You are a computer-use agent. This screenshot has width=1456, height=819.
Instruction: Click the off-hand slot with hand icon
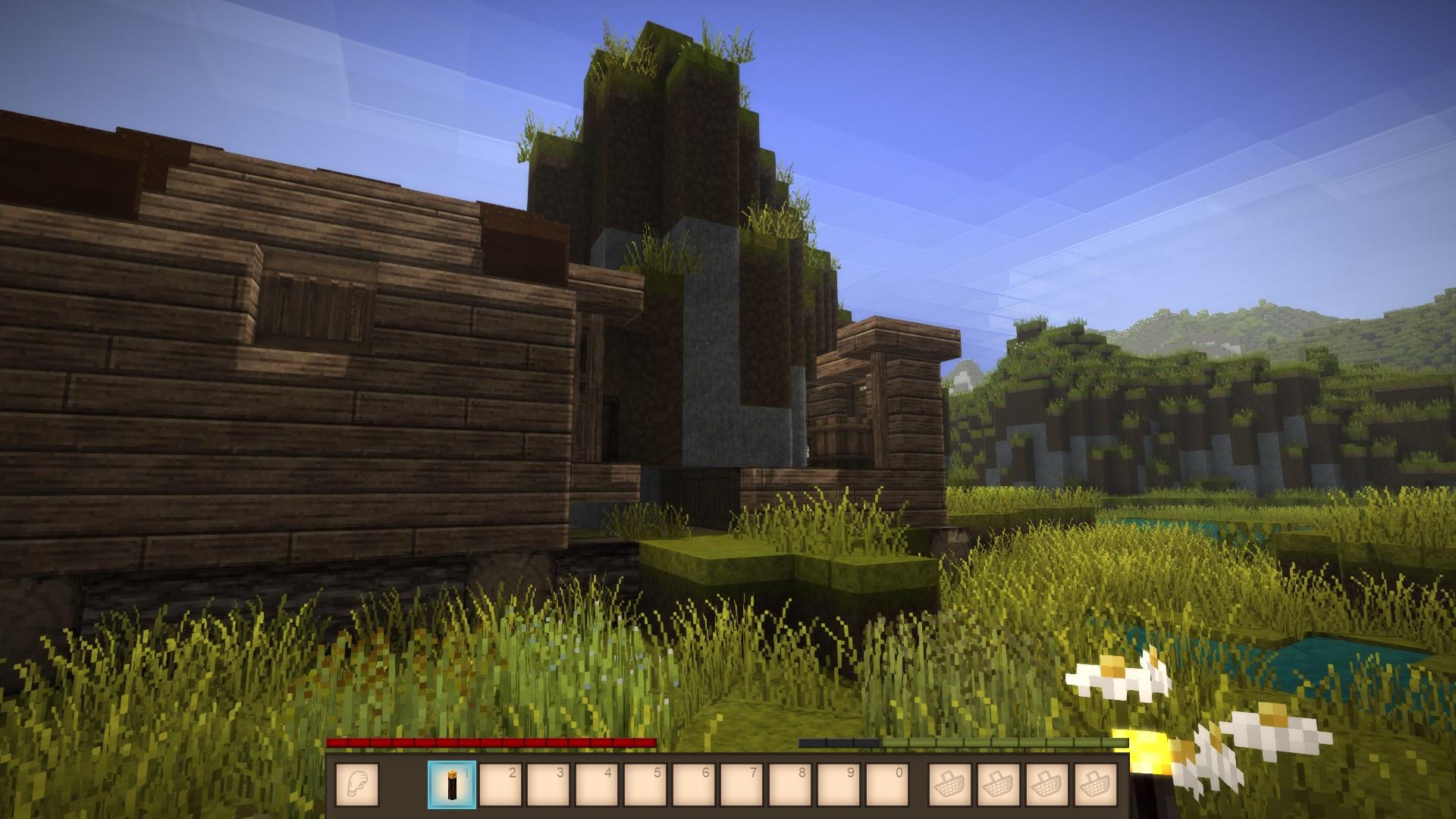pyautogui.click(x=356, y=784)
